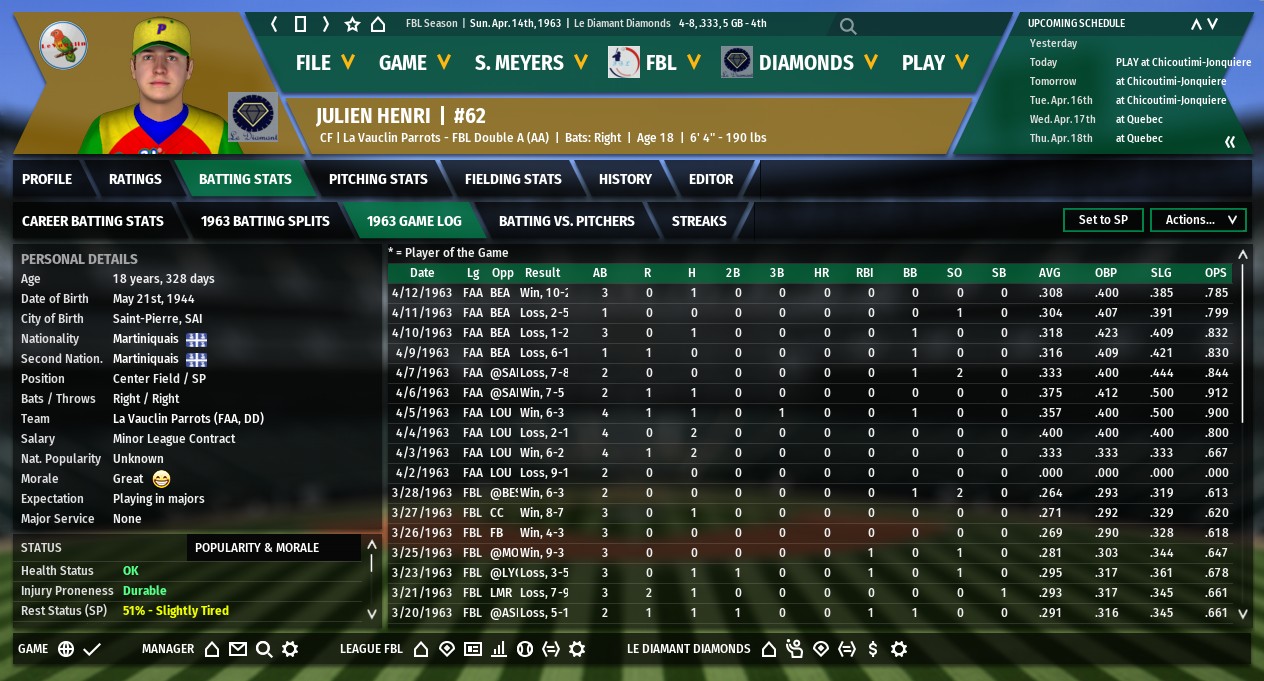Switch to Batting vs. Pitchers view
This screenshot has width=1264, height=681.
tap(566, 221)
